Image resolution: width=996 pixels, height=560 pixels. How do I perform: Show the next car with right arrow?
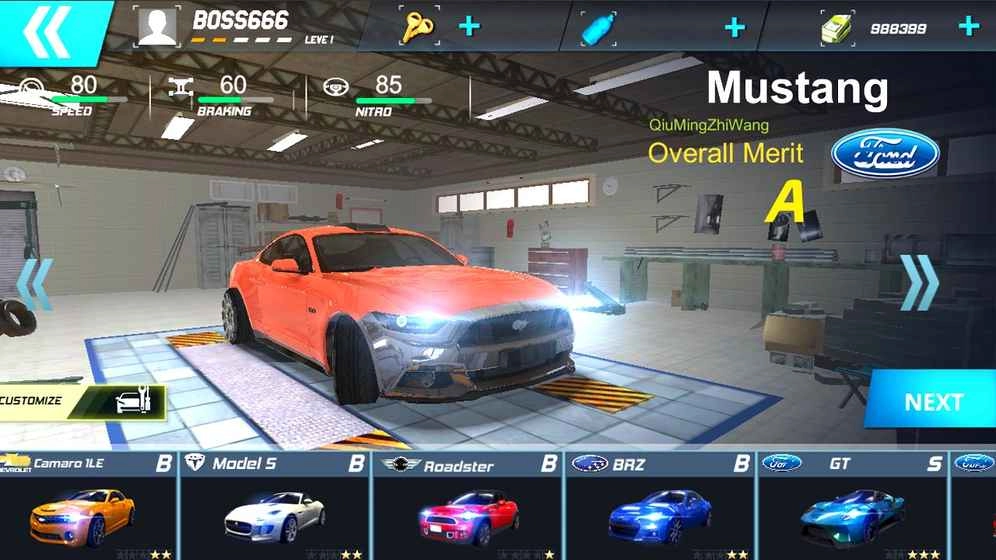coord(919,283)
